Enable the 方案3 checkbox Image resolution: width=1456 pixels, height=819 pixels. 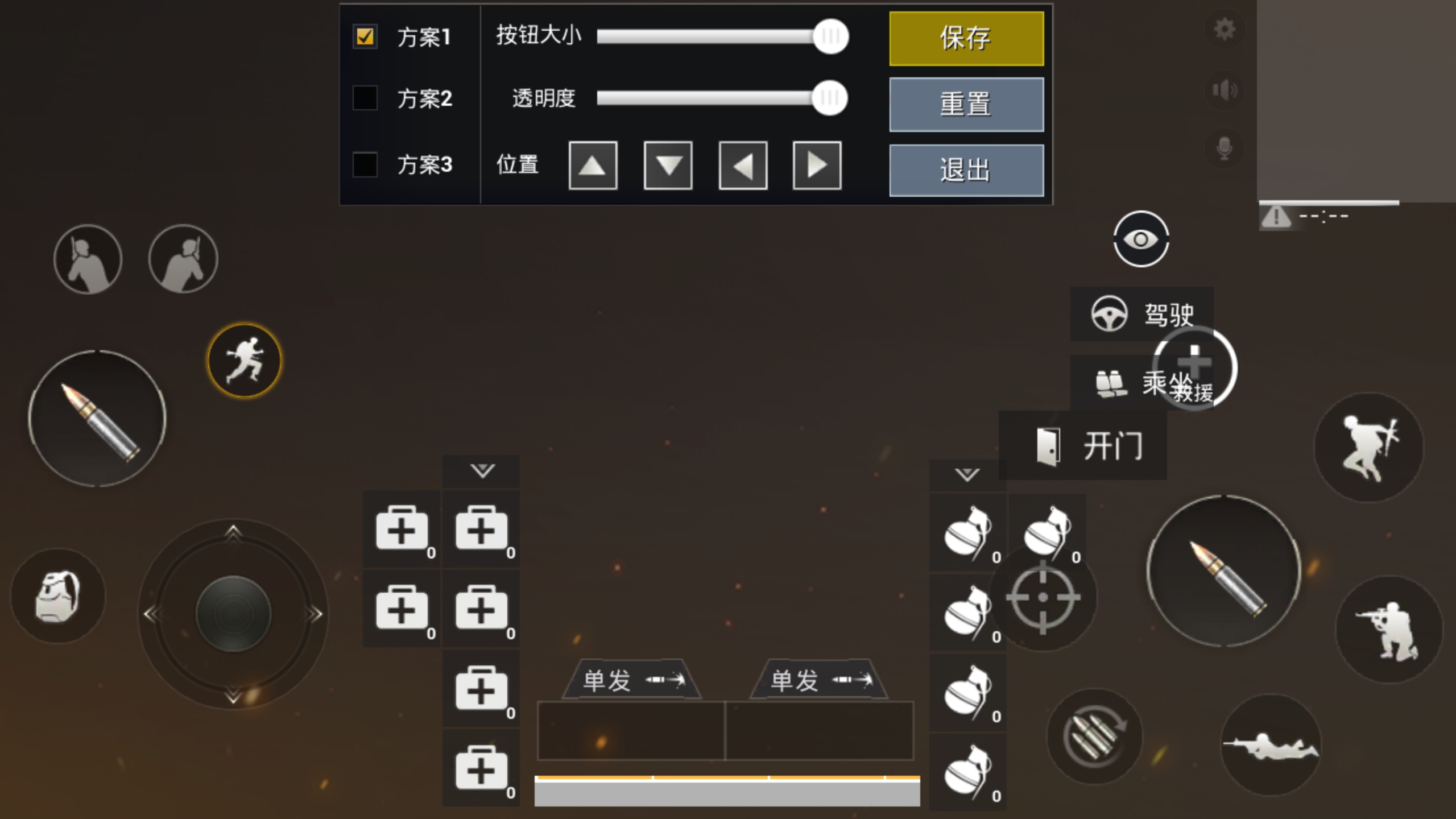(x=364, y=165)
